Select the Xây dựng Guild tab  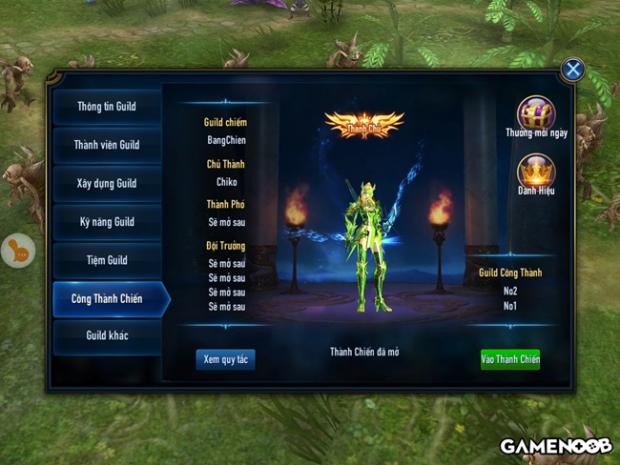click(106, 184)
